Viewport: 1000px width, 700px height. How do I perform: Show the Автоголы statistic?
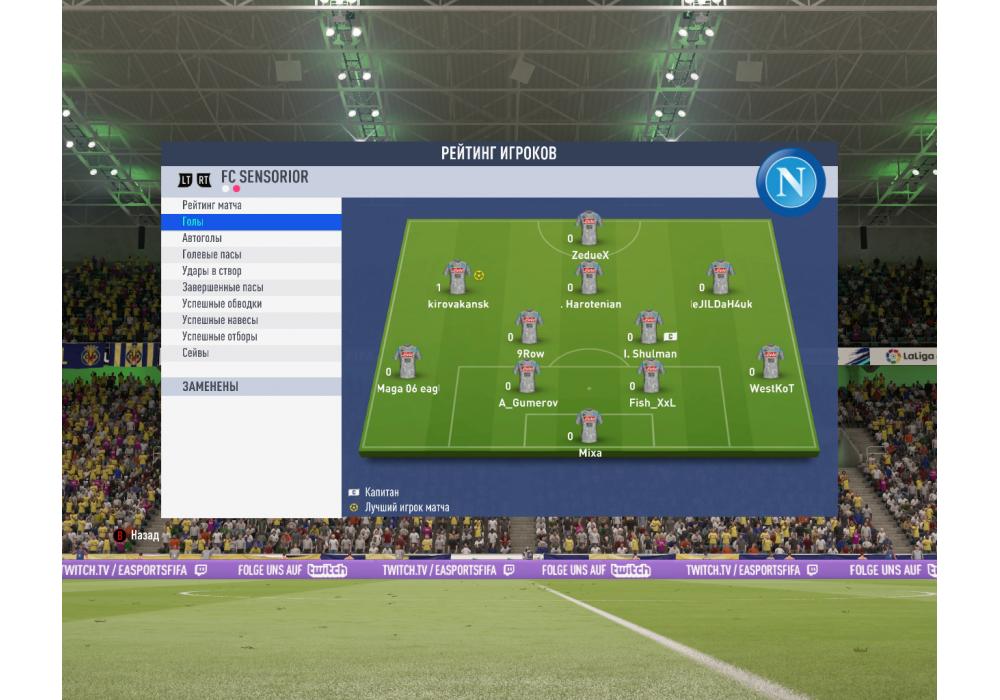click(250, 239)
